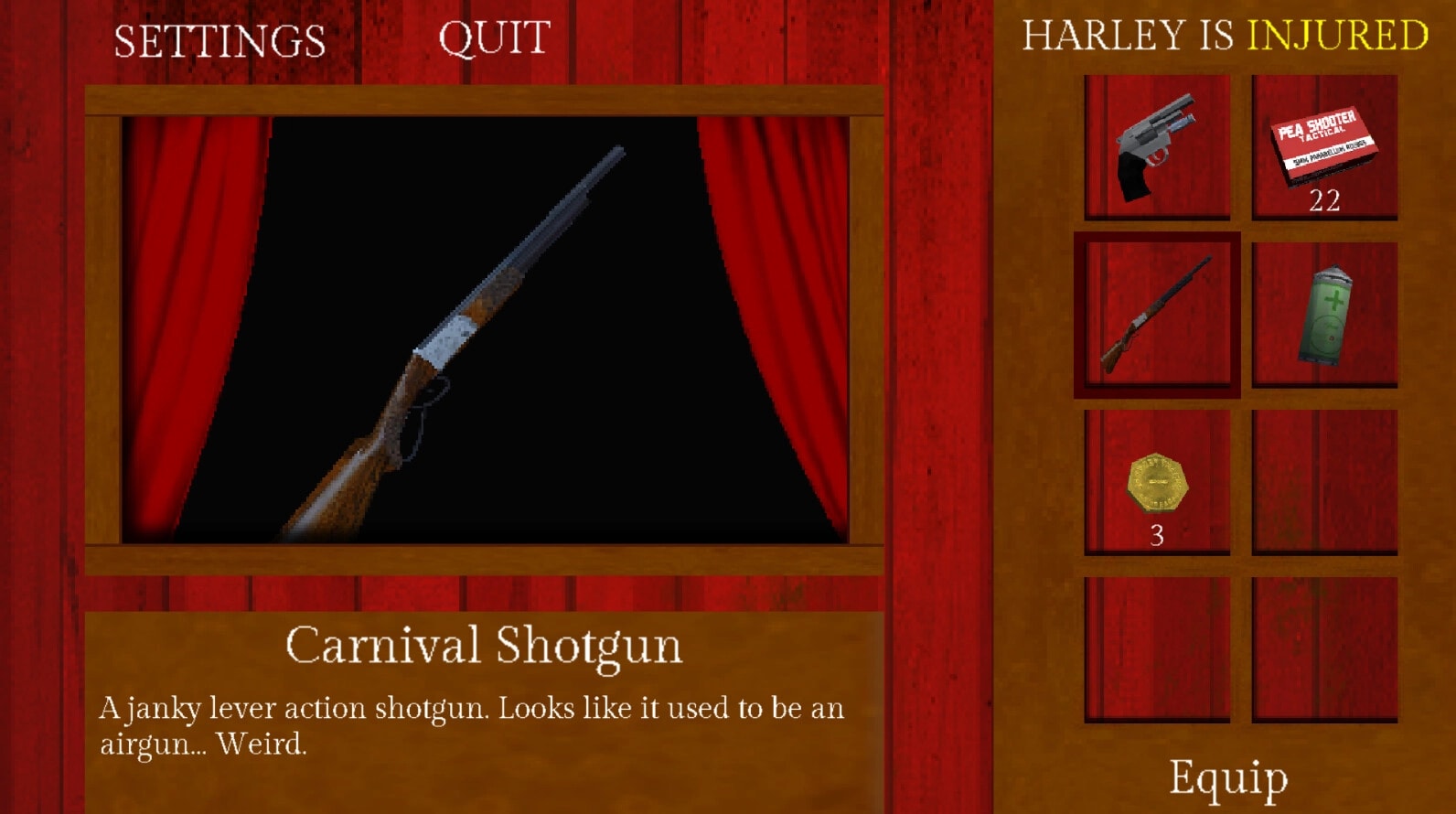Viewport: 1456px width, 814px height.
Task: Click the token count showing 3
Action: click(x=1155, y=535)
